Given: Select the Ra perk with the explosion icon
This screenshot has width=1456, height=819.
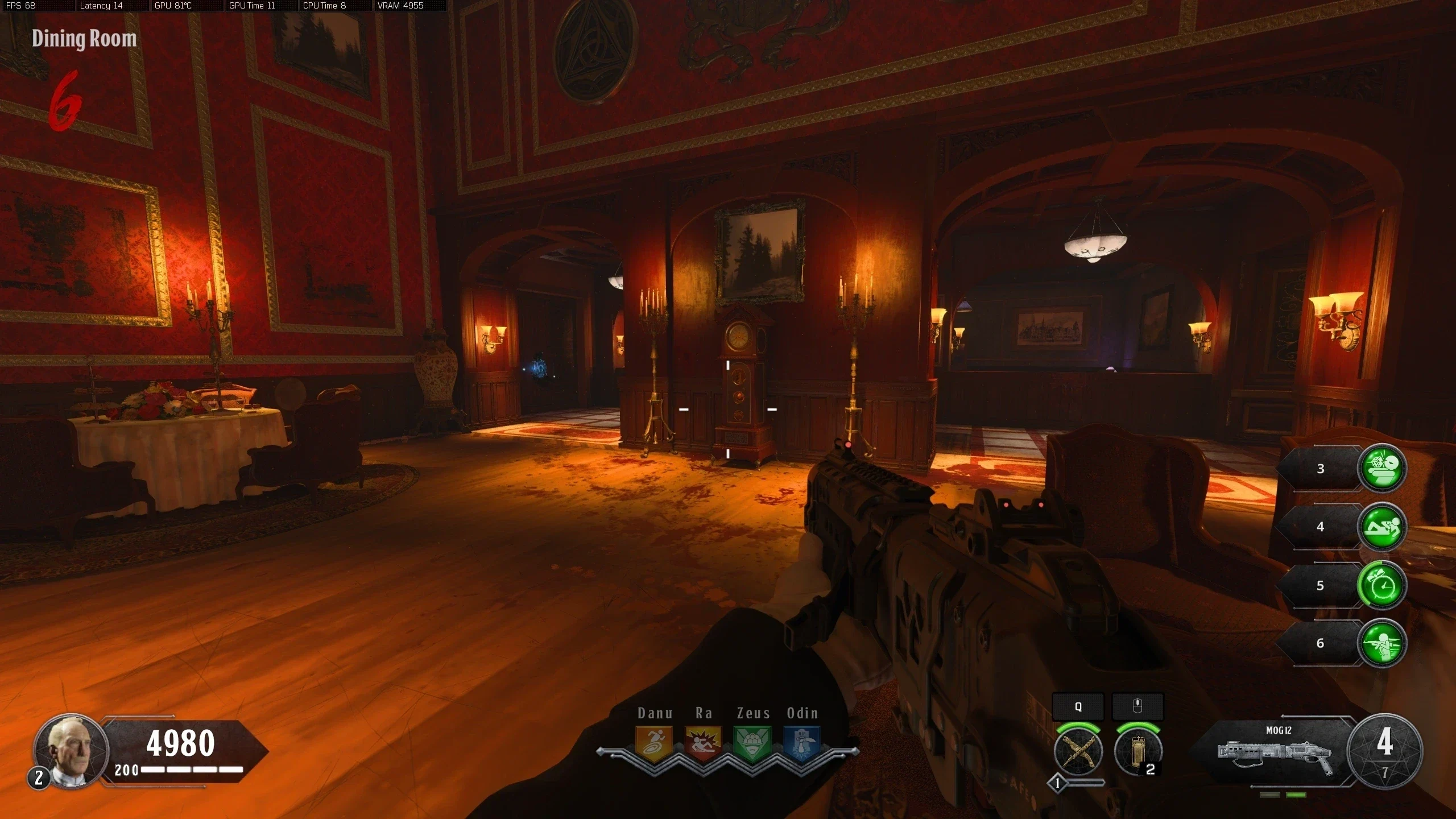Looking at the screenshot, I should pyautogui.click(x=703, y=743).
